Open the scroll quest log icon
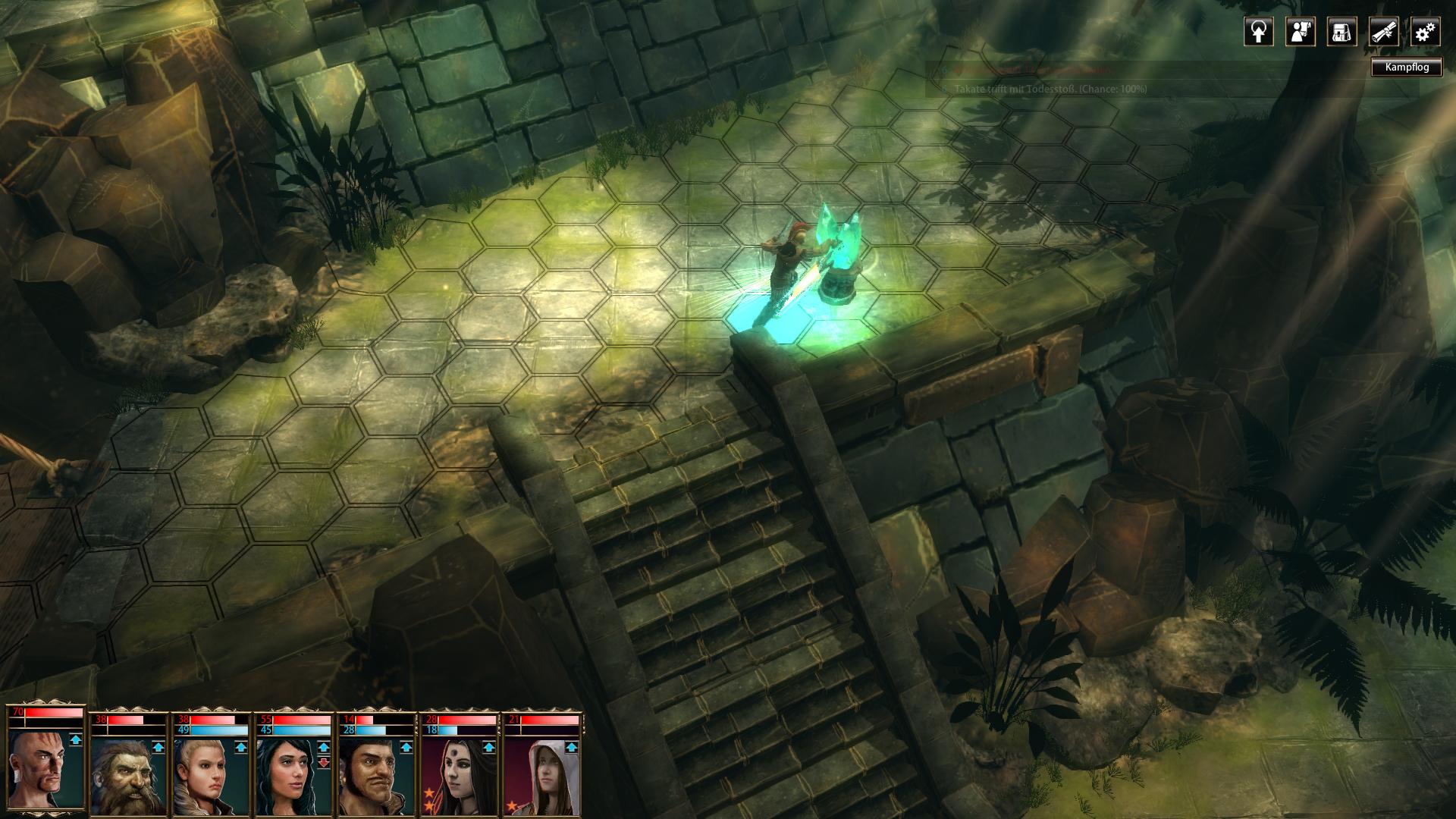This screenshot has width=1456, height=819. 1383,32
